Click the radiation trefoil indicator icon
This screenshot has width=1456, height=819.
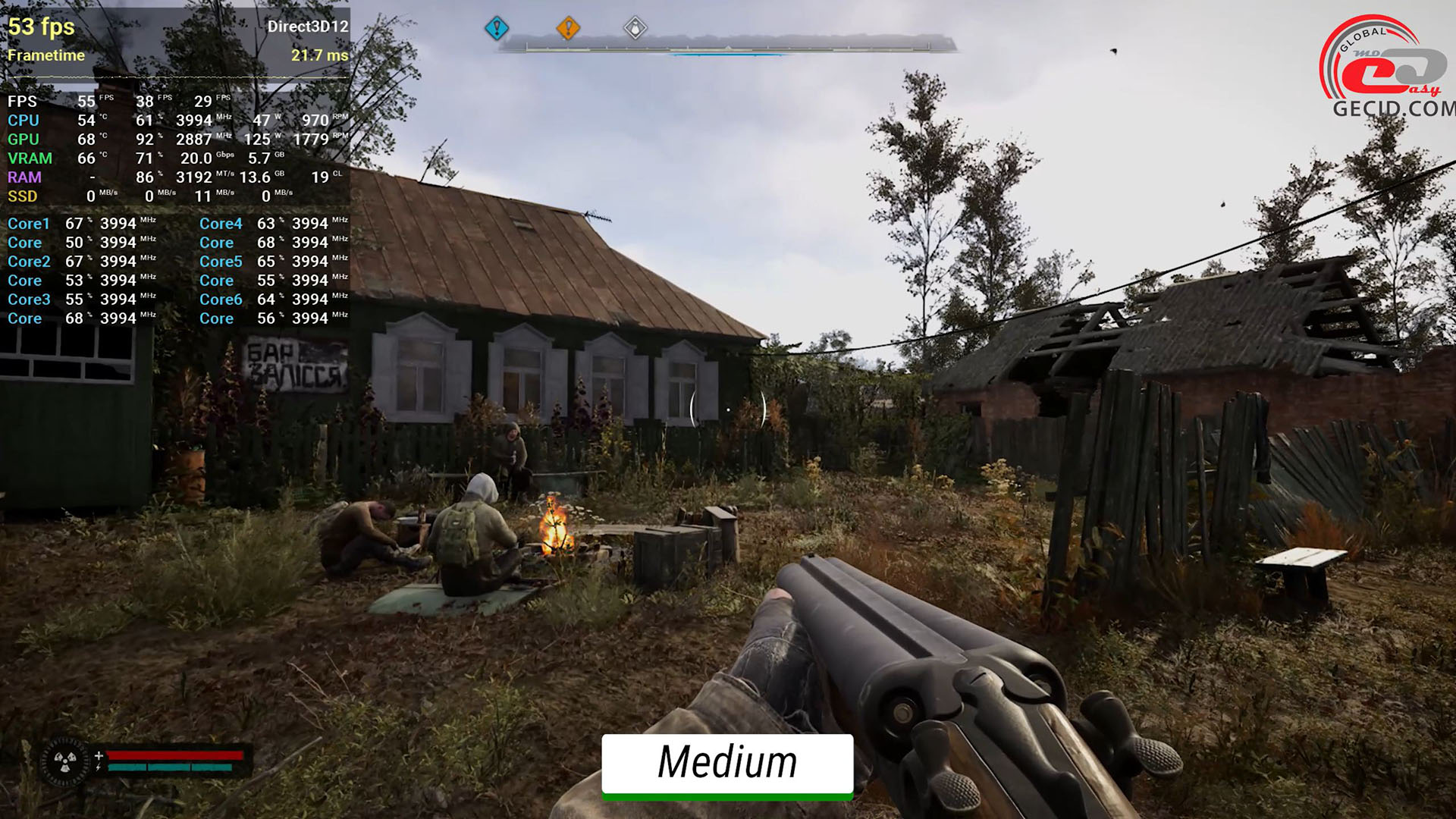pyautogui.click(x=65, y=761)
